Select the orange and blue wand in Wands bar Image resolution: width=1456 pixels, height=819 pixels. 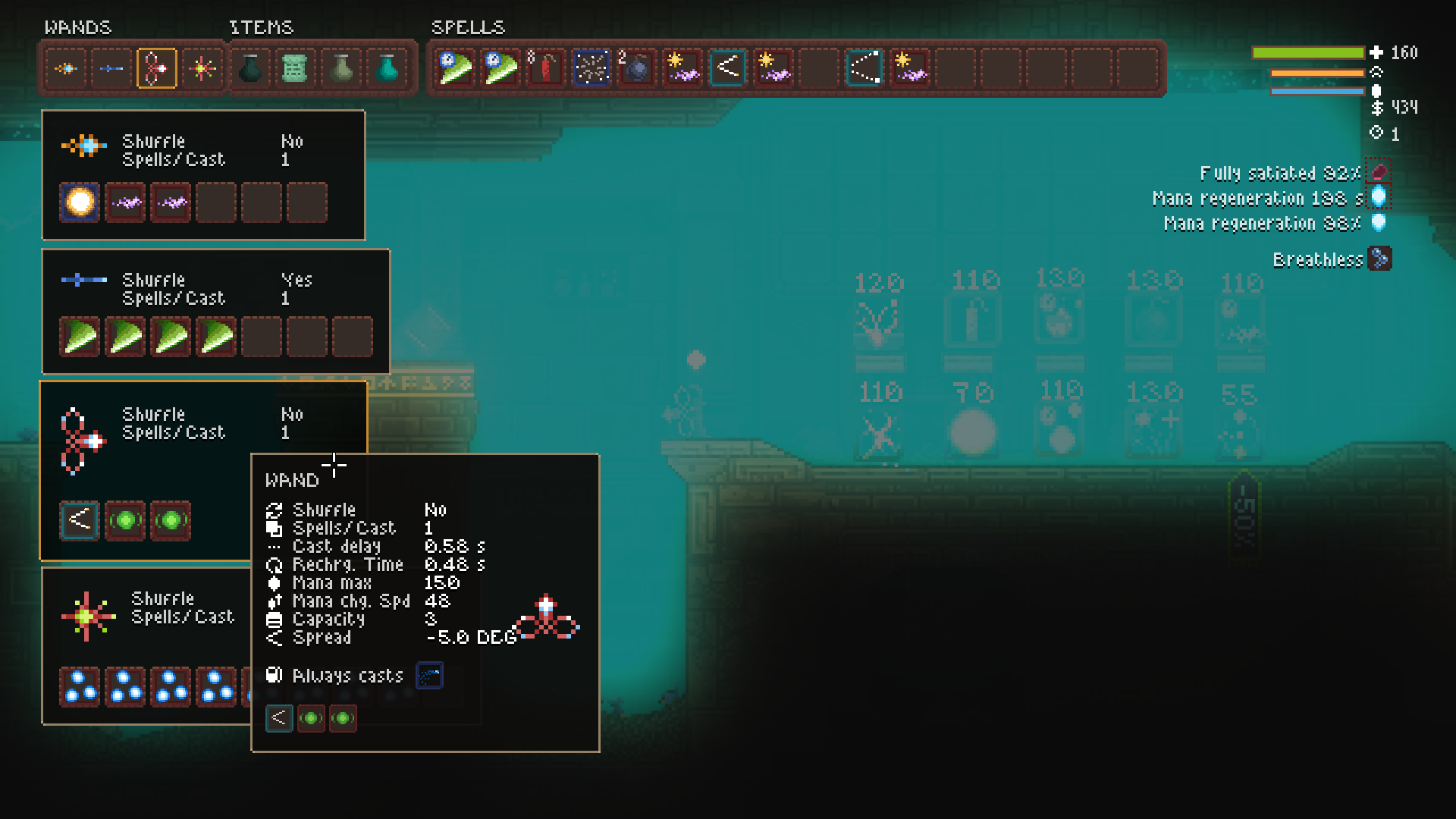pyautogui.click(x=66, y=69)
